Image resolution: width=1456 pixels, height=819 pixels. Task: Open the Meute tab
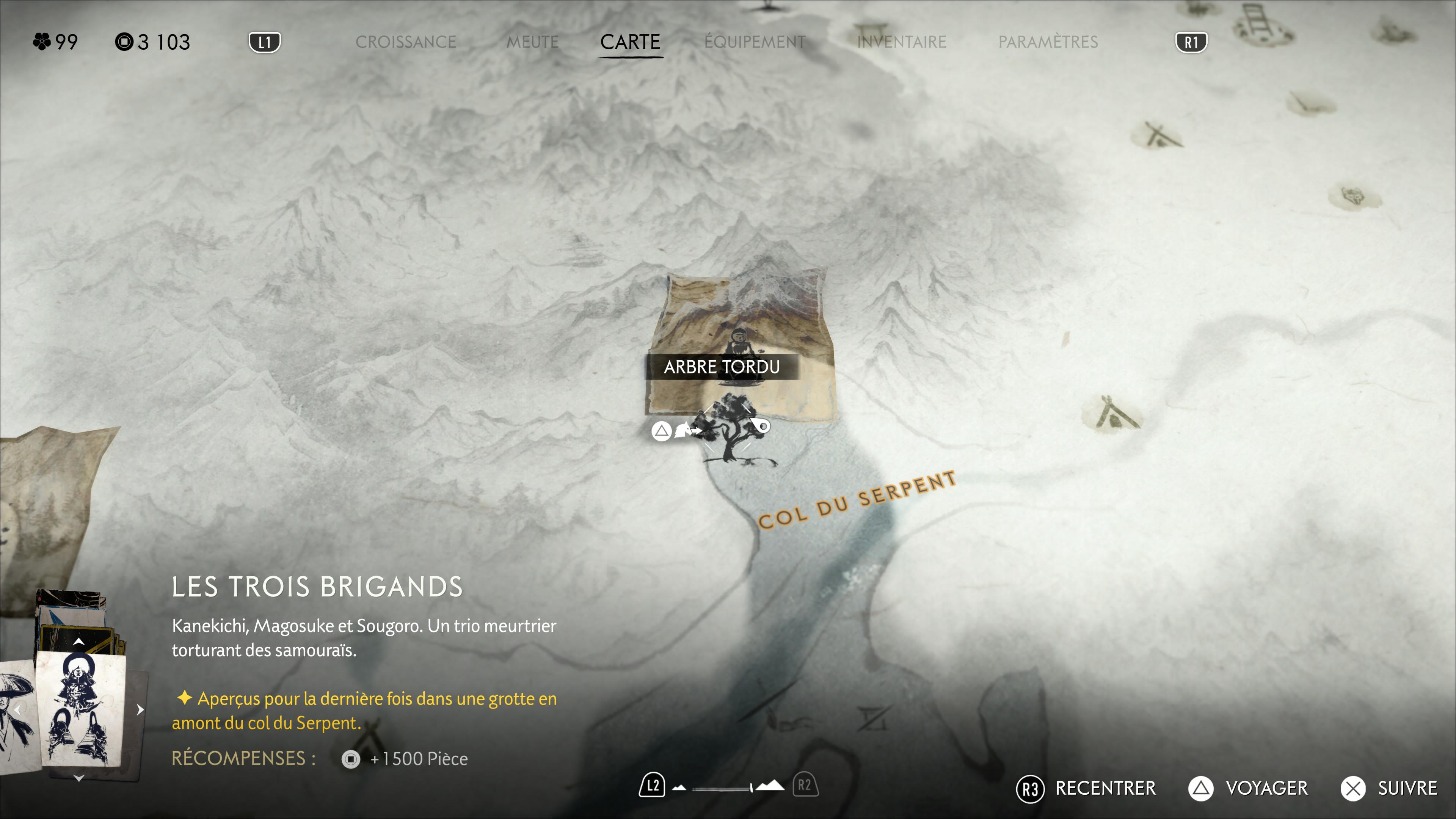pos(532,42)
